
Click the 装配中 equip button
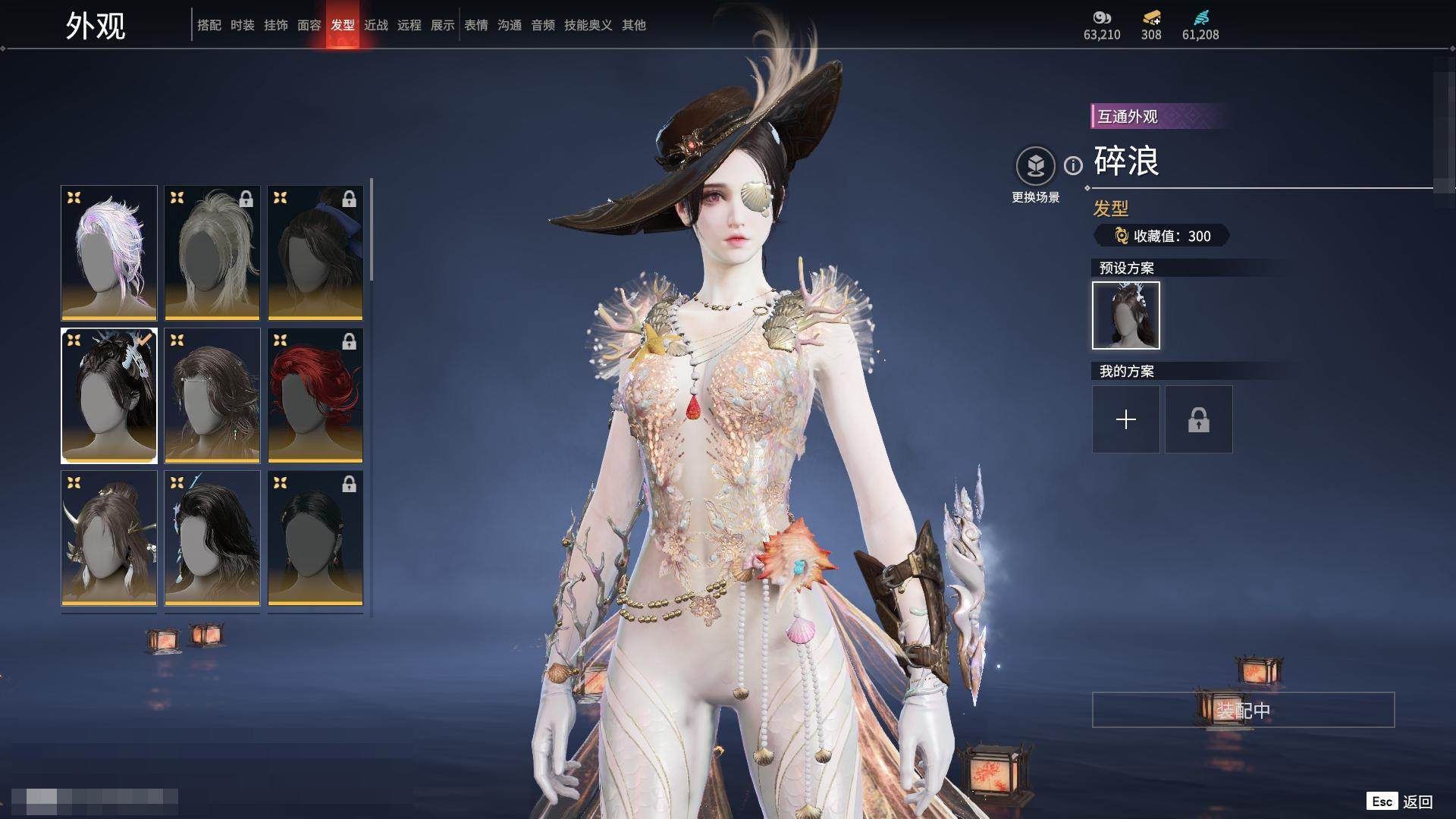[x=1243, y=710]
